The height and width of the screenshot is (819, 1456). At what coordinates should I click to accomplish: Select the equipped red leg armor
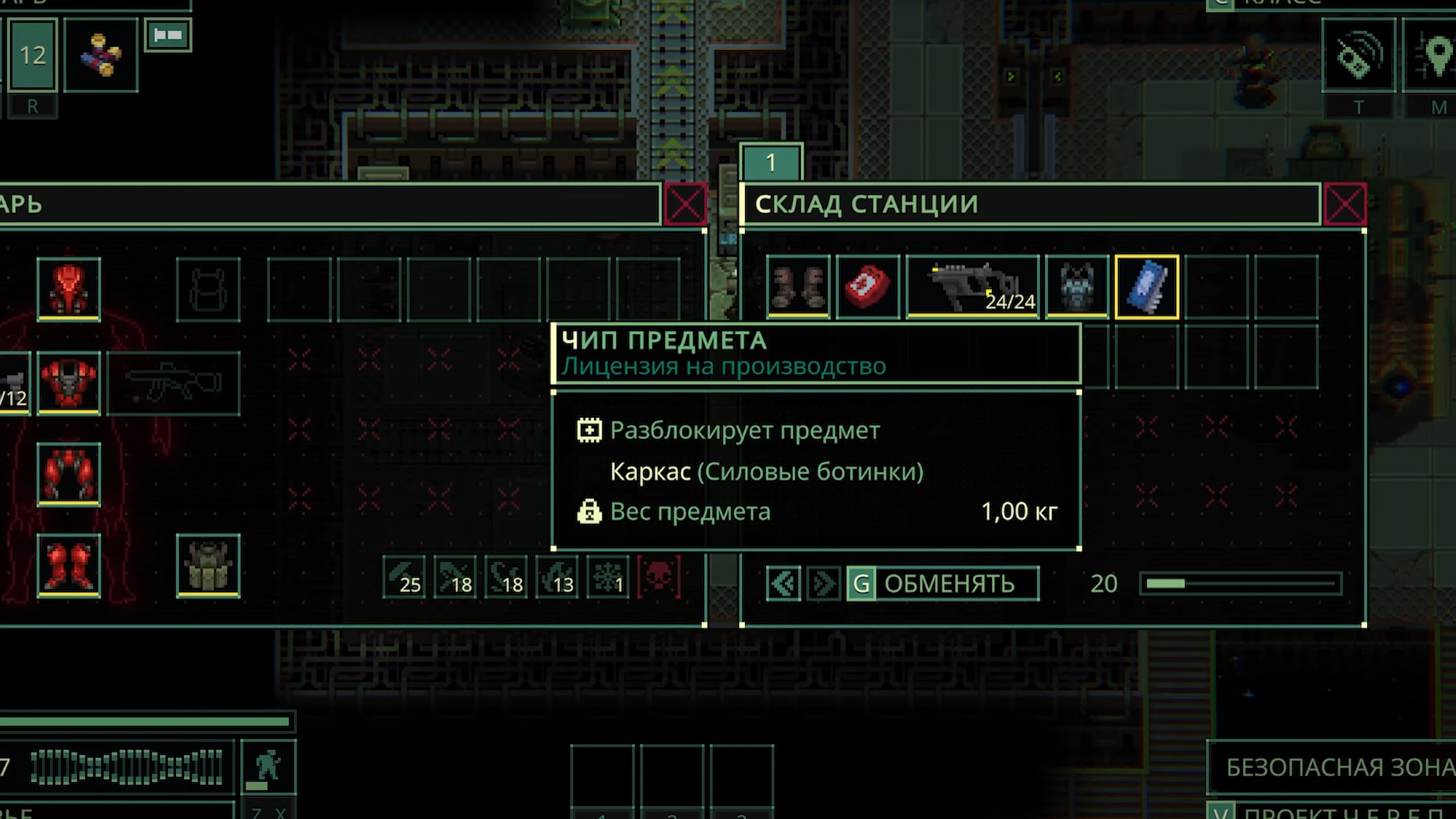(x=69, y=474)
